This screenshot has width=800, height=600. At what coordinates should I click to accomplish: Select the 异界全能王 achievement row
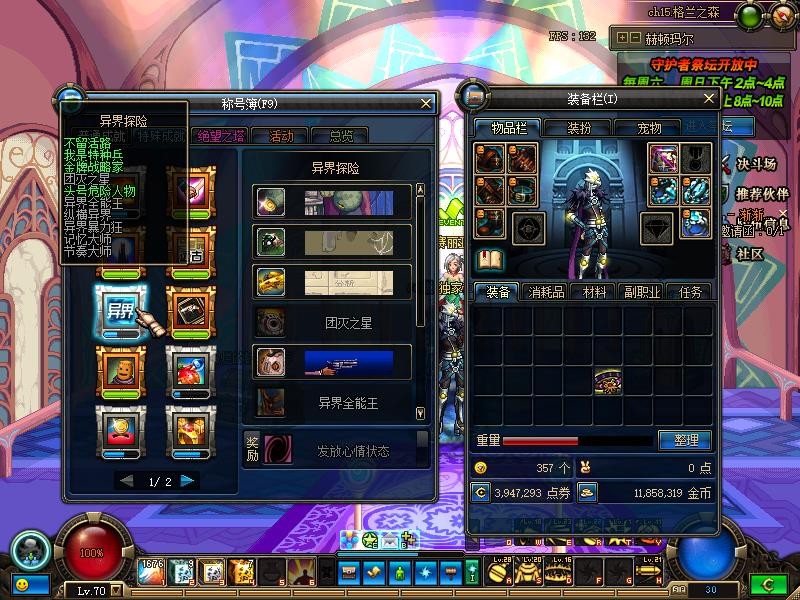pyautogui.click(x=332, y=403)
